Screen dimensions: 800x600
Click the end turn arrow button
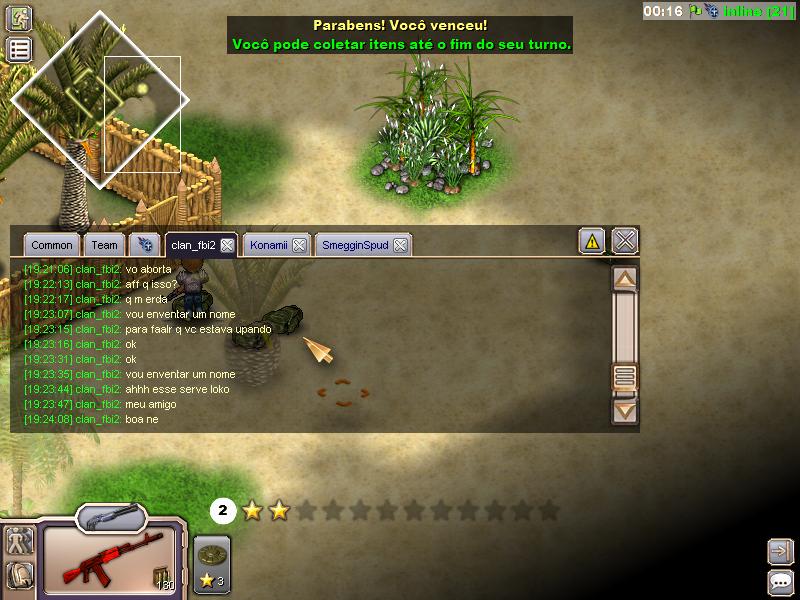click(x=780, y=551)
